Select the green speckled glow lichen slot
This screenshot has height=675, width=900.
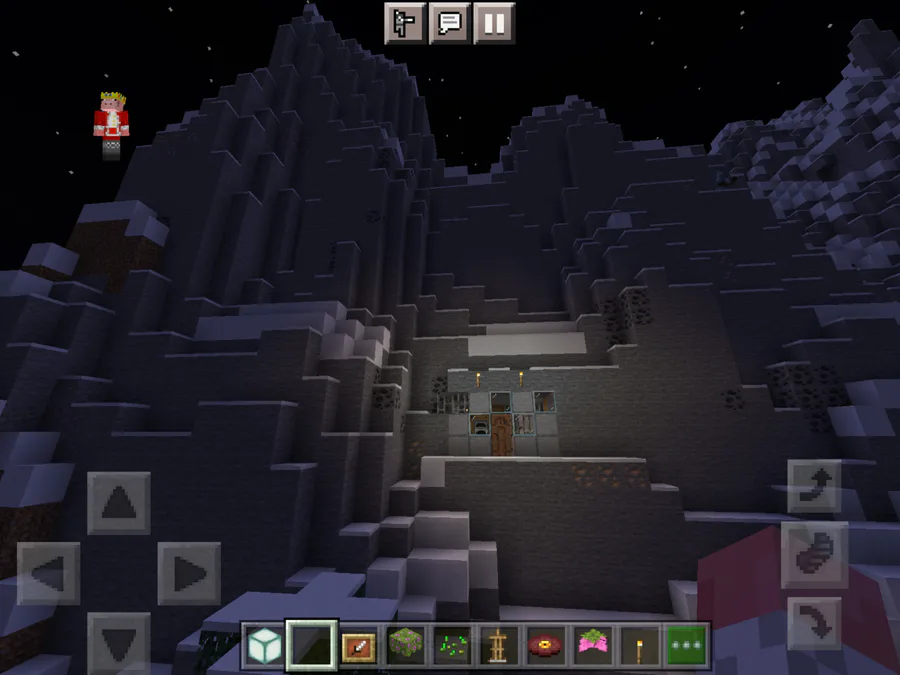pos(454,645)
